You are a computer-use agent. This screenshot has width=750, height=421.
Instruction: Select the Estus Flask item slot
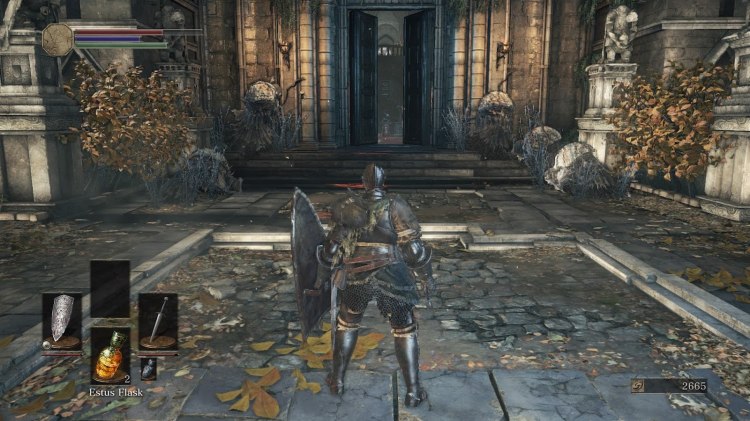(109, 355)
